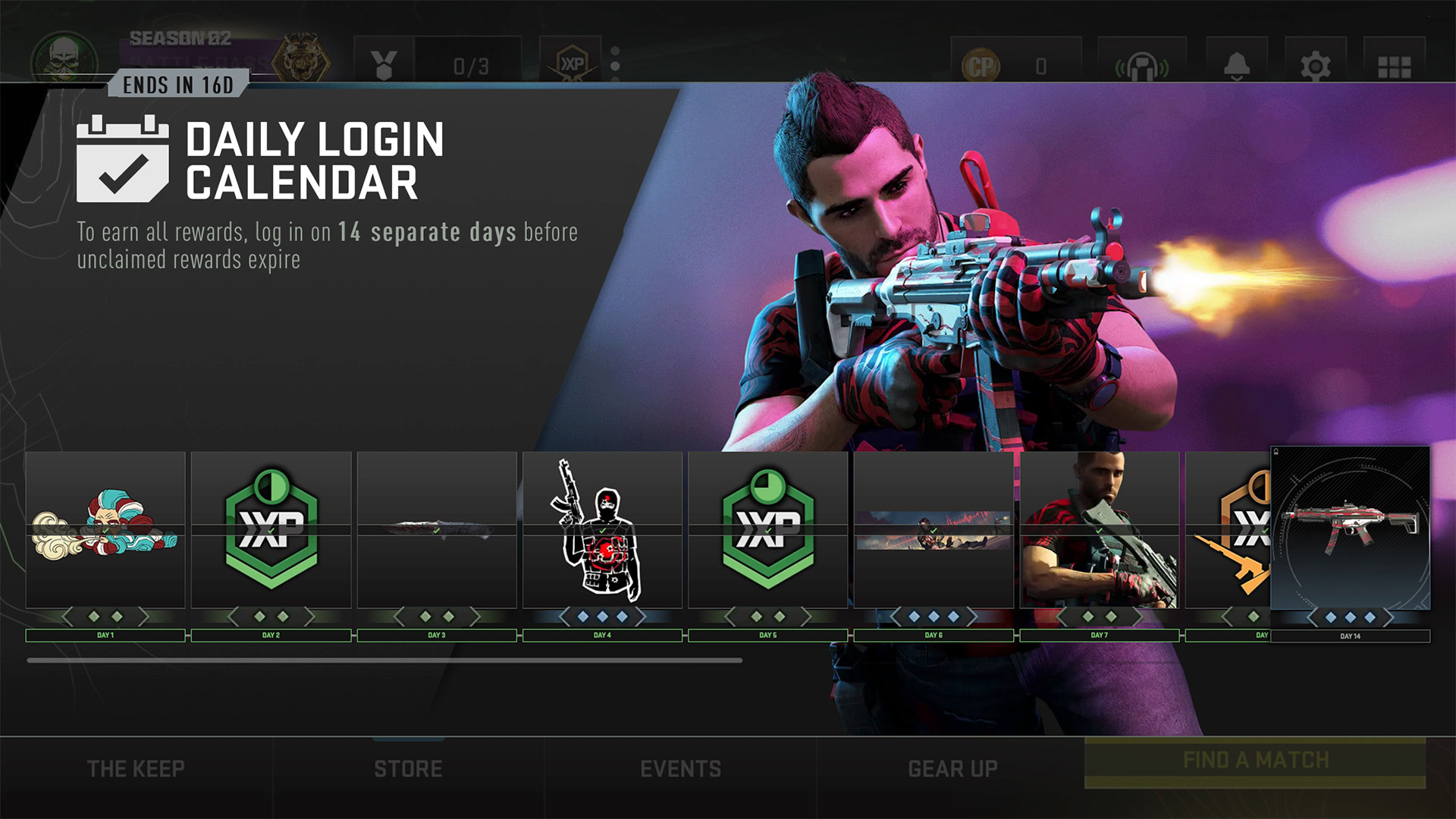Image resolution: width=1456 pixels, height=819 pixels.
Task: Click the rewards horizontal scrollbar
Action: click(x=384, y=661)
